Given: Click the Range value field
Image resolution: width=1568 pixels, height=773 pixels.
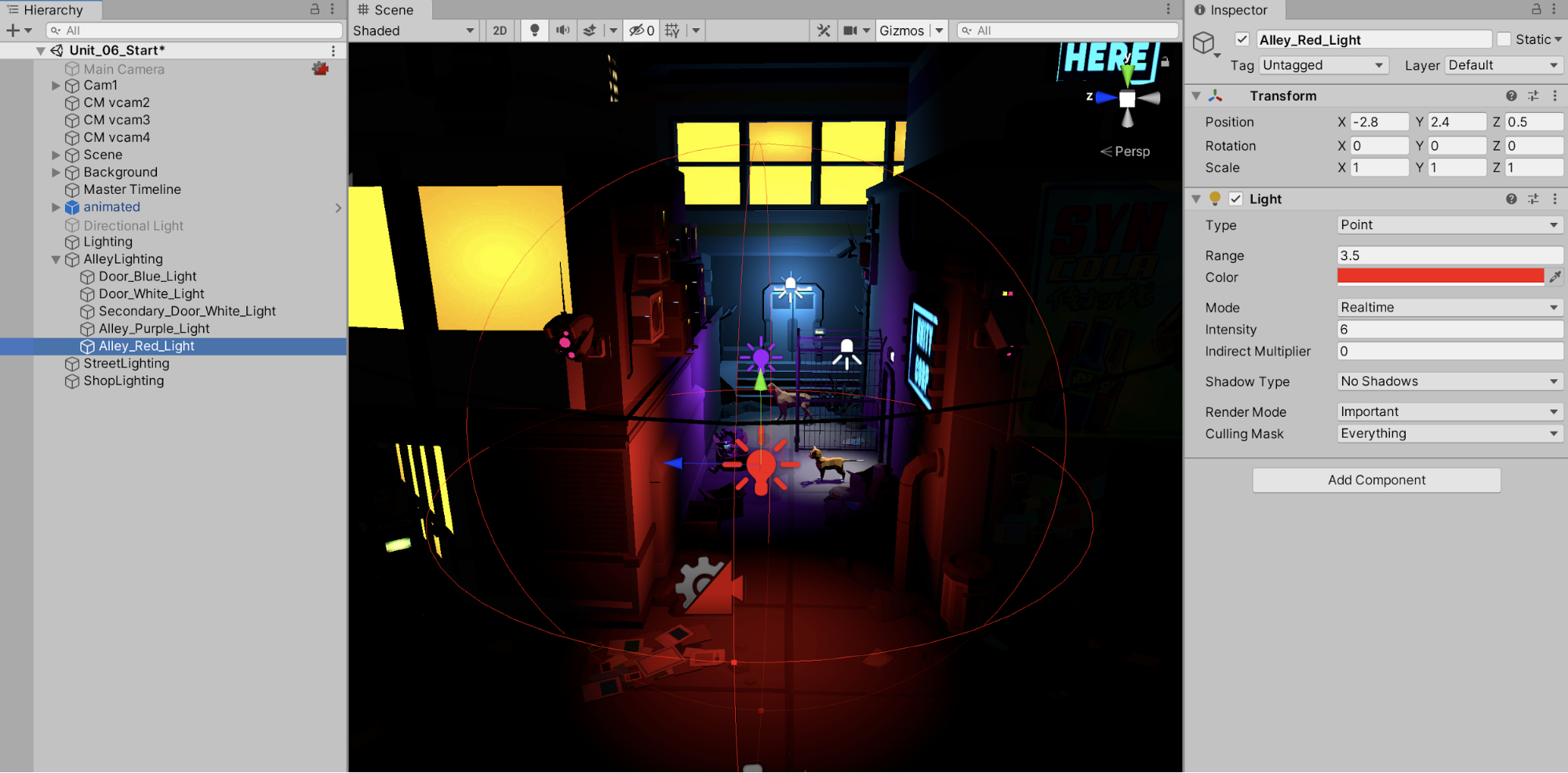Looking at the screenshot, I should tap(1449, 256).
